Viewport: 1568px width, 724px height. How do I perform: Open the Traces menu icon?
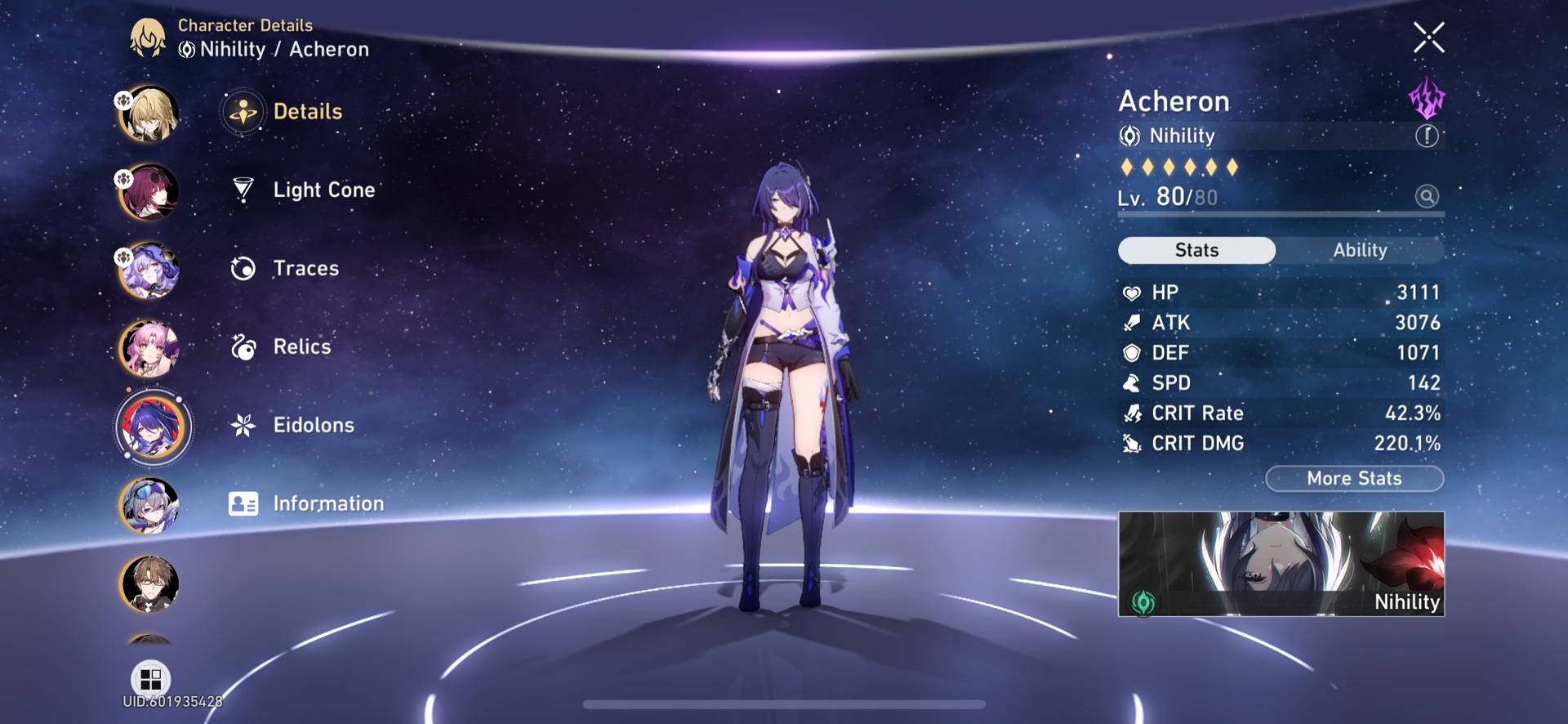click(243, 267)
